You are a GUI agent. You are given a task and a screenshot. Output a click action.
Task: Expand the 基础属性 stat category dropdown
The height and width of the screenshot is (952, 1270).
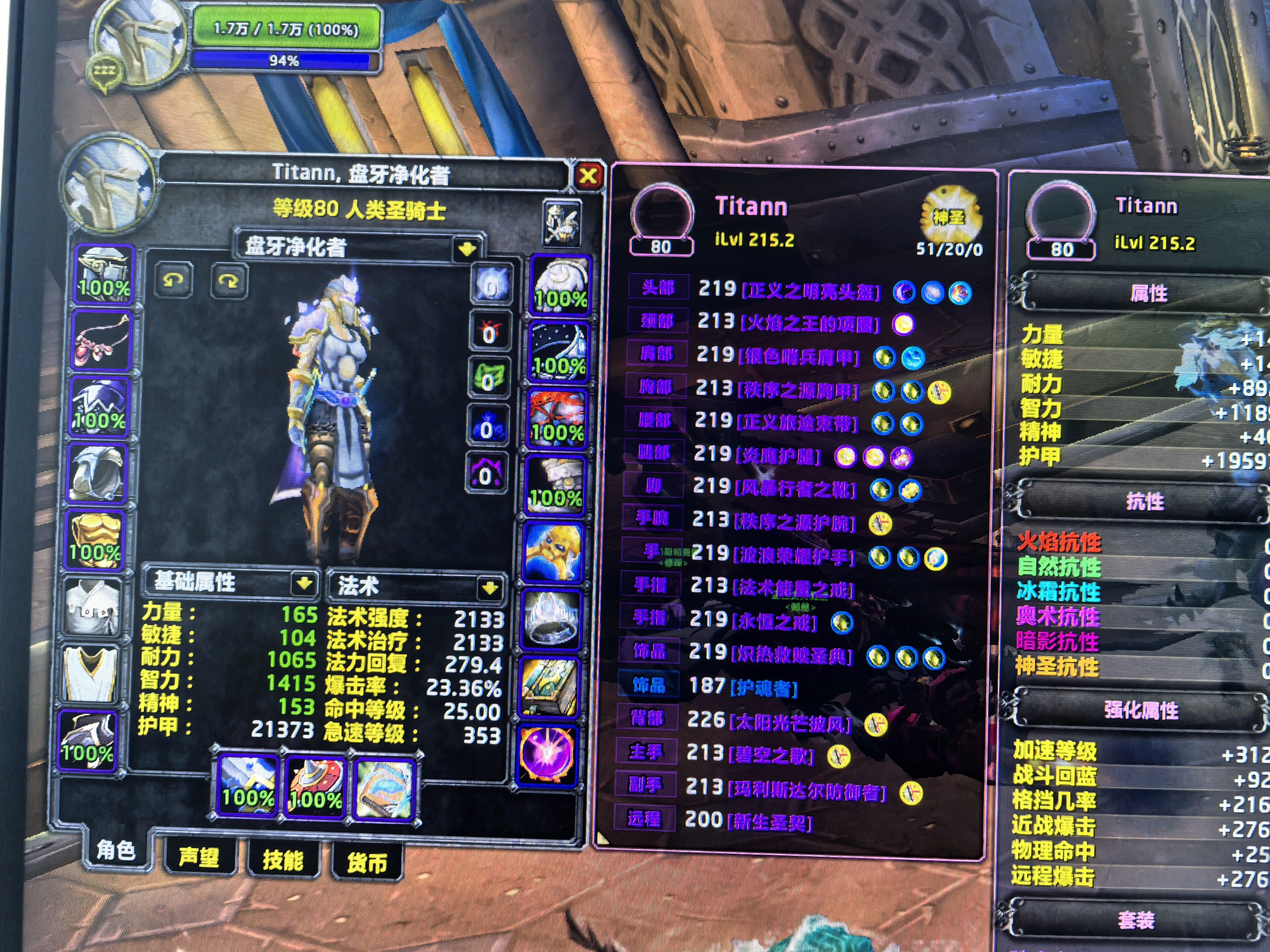click(304, 584)
